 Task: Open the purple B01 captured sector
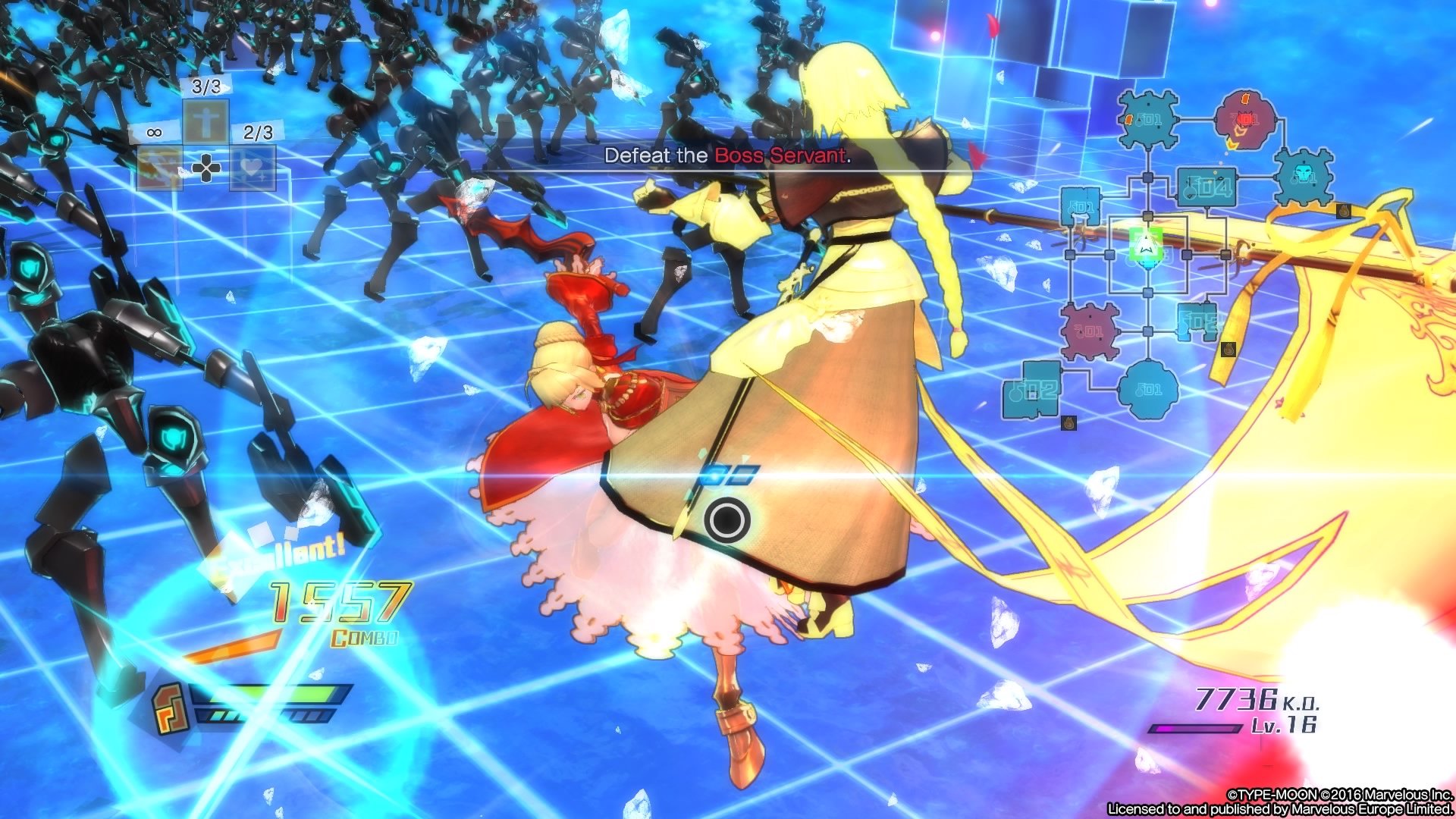point(1090,328)
